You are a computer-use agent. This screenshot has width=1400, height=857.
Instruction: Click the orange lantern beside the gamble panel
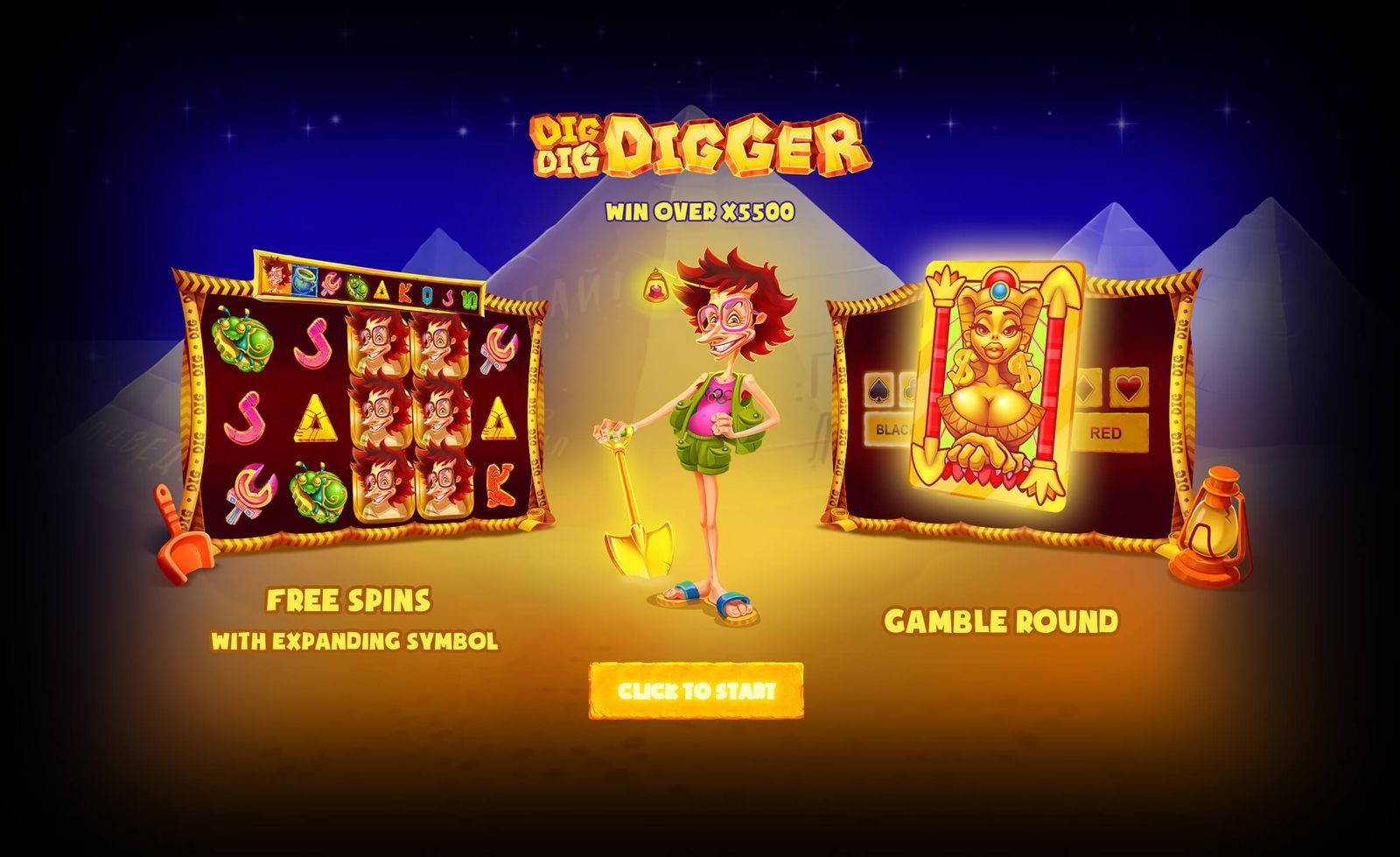[1218, 521]
